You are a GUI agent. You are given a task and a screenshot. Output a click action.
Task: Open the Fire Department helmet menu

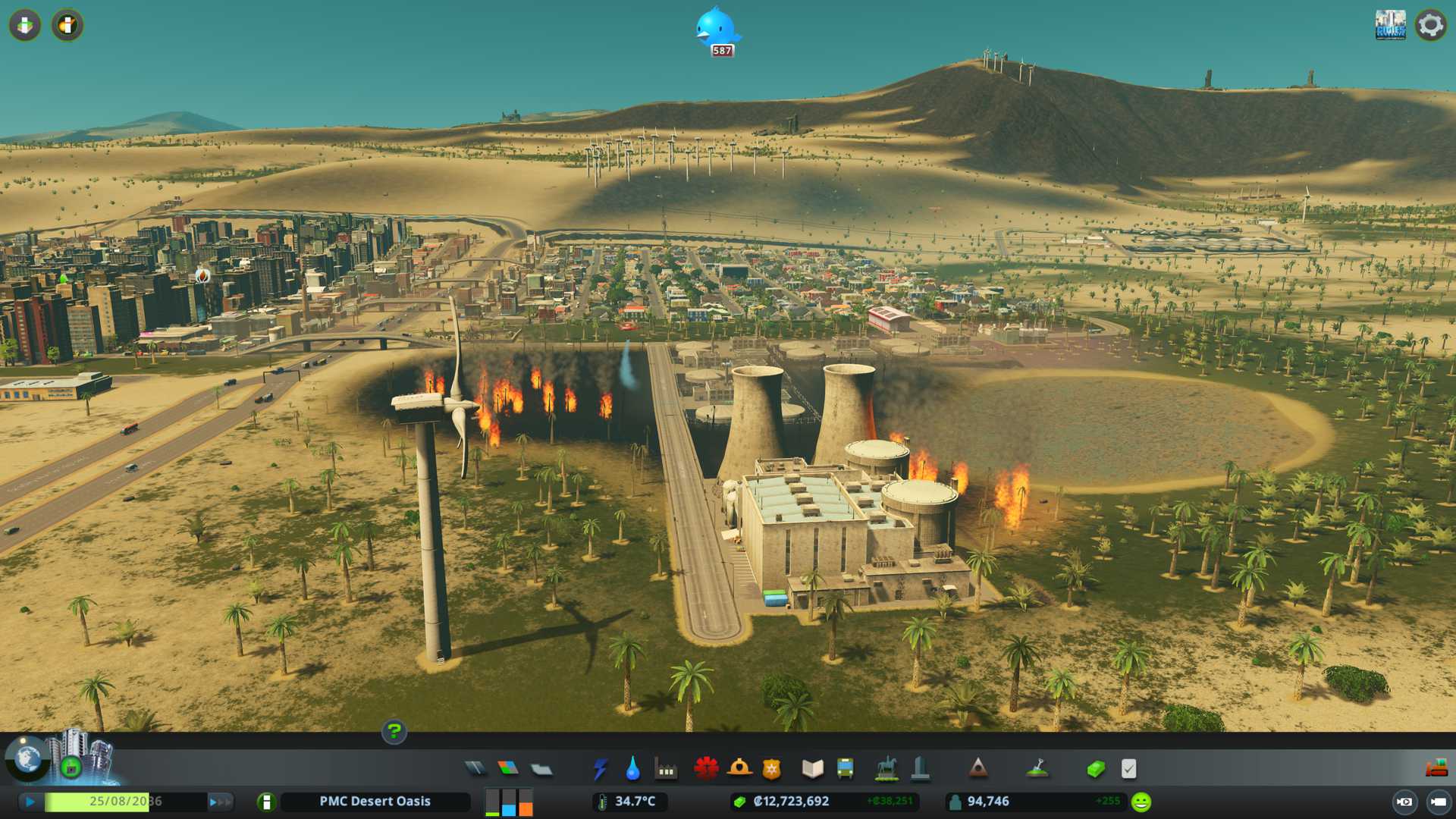click(x=739, y=769)
